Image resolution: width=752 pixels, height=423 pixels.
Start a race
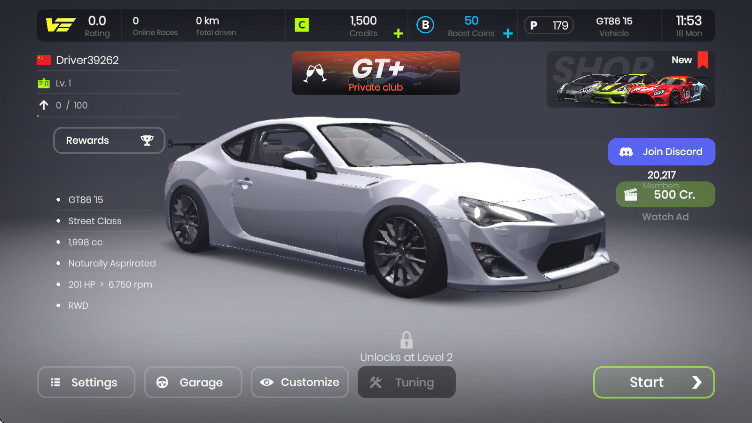tap(654, 382)
